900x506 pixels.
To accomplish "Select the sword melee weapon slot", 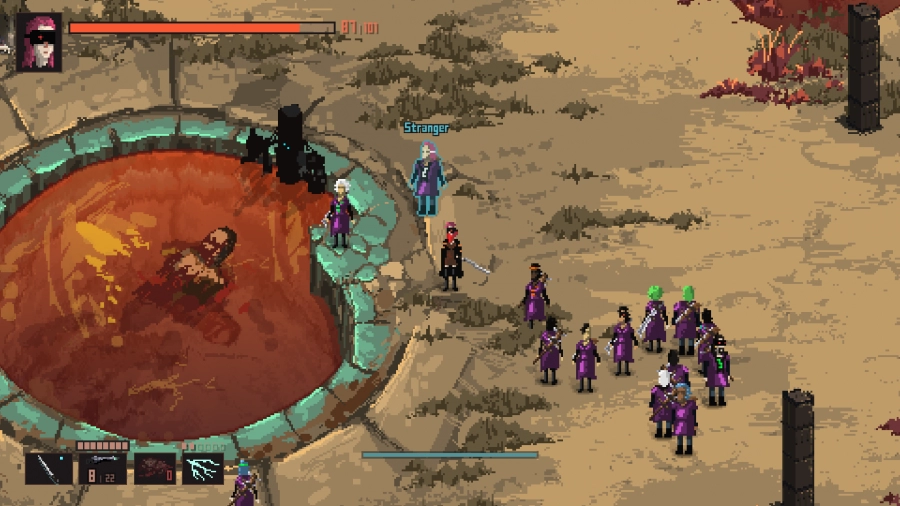I will (x=49, y=468).
